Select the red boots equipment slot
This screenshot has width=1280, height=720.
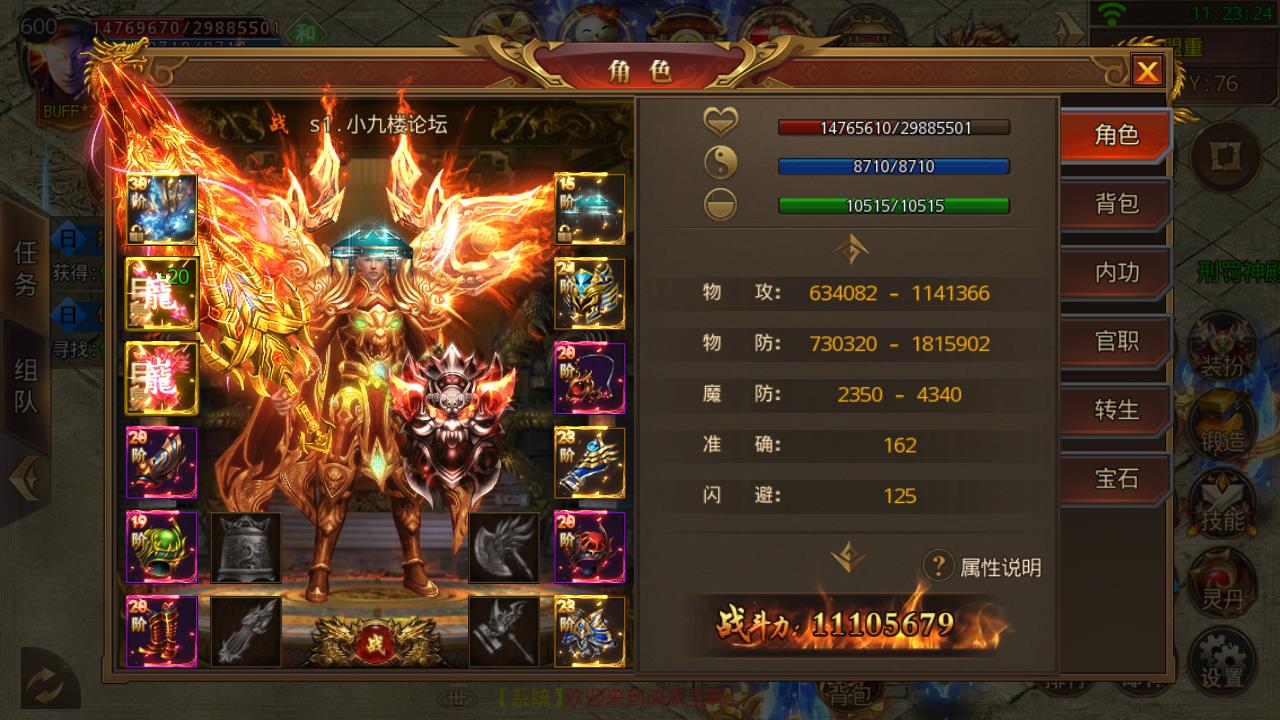[x=161, y=631]
